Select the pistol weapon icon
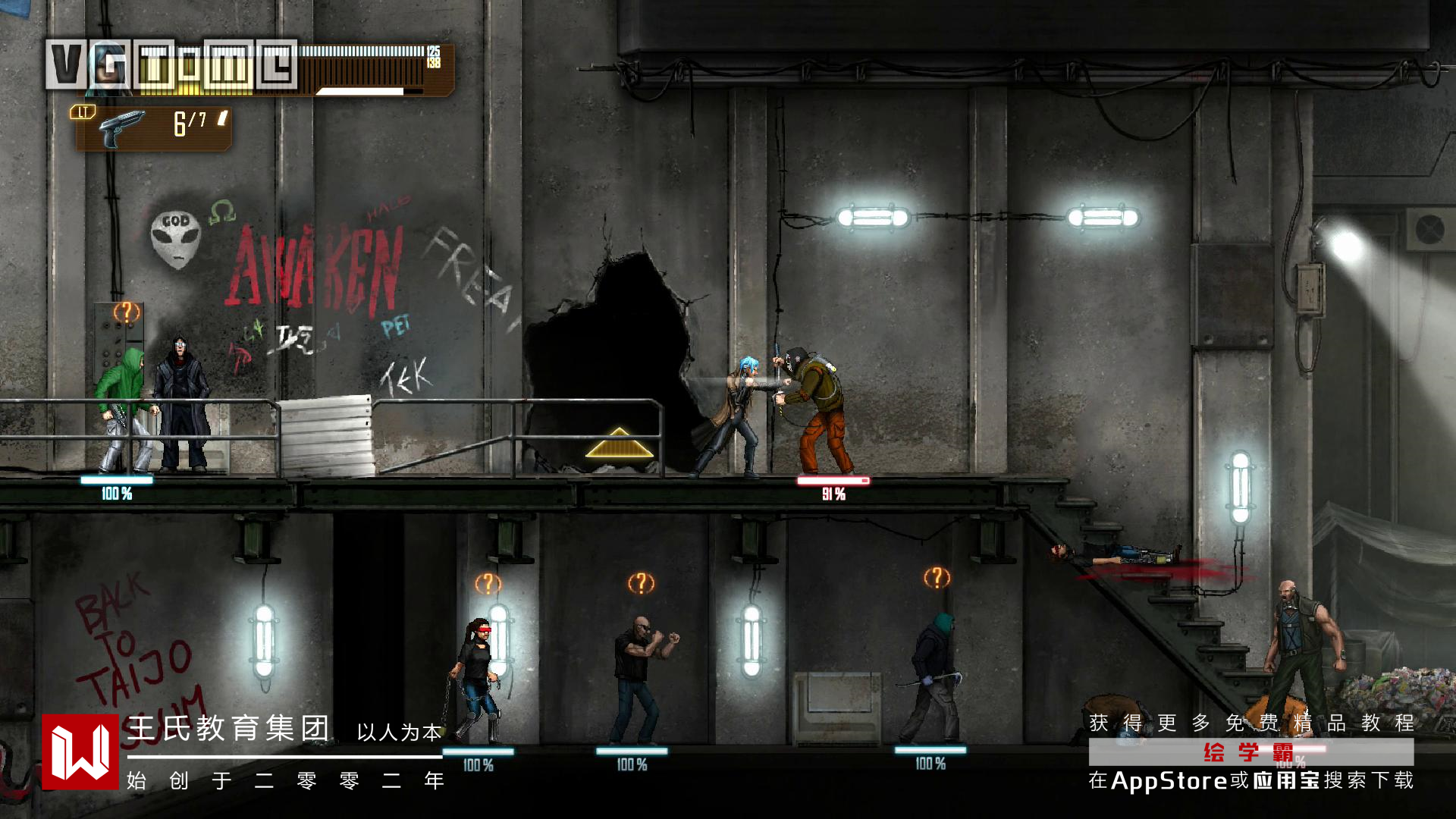 (x=121, y=127)
